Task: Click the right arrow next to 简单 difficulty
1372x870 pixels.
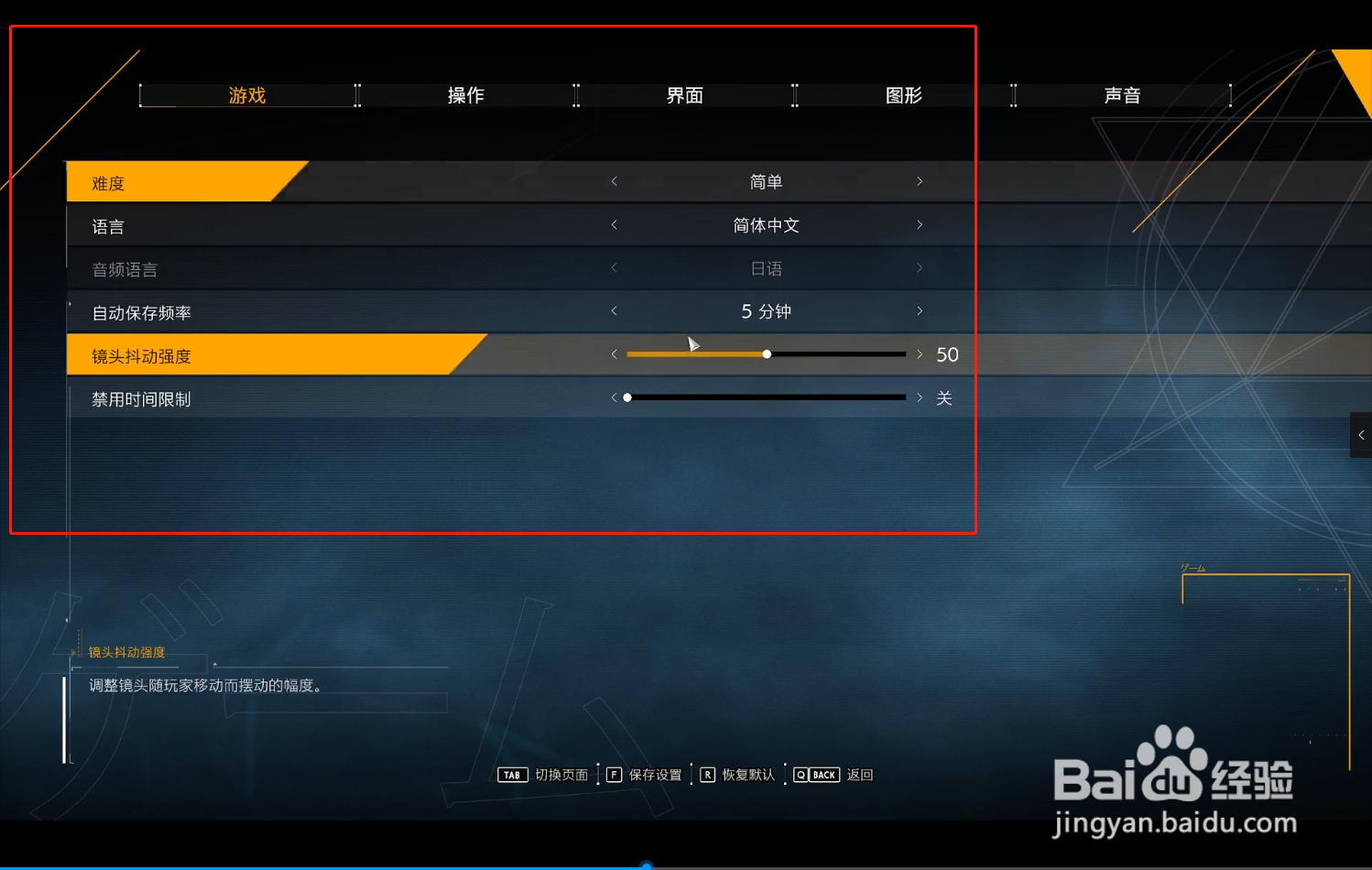Action: (x=919, y=181)
